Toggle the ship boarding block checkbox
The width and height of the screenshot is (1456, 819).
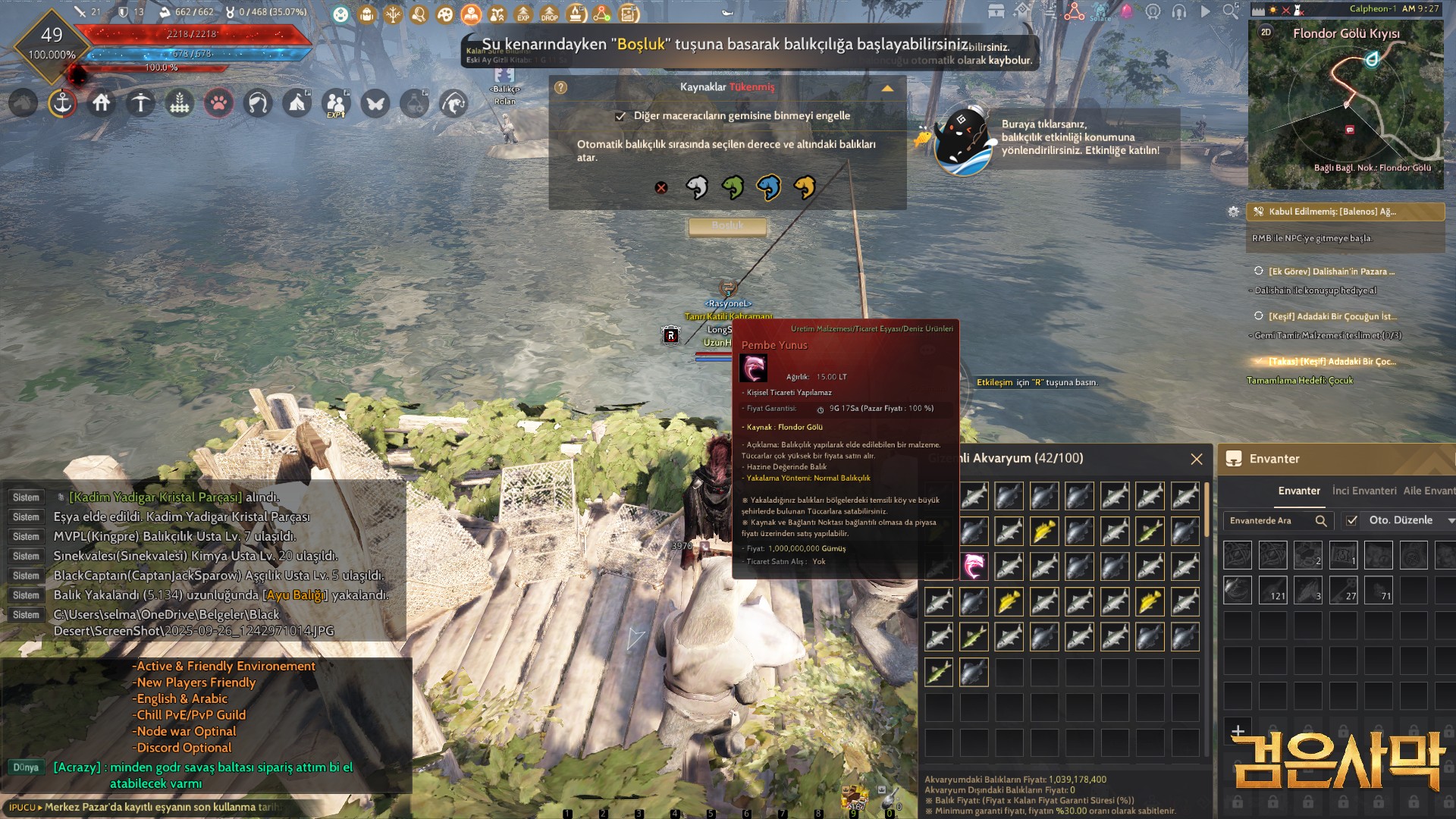click(x=620, y=116)
